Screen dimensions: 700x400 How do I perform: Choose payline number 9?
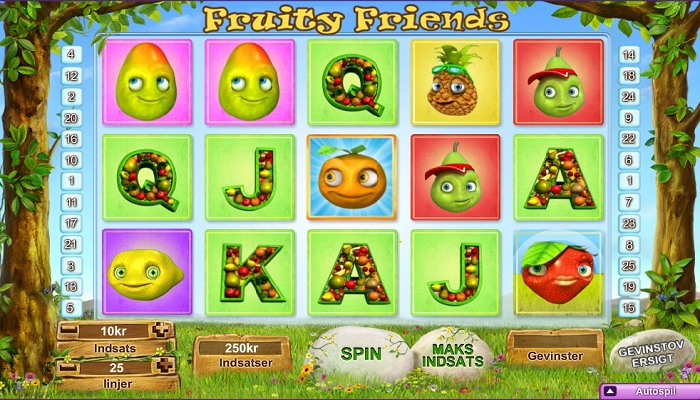point(628,118)
